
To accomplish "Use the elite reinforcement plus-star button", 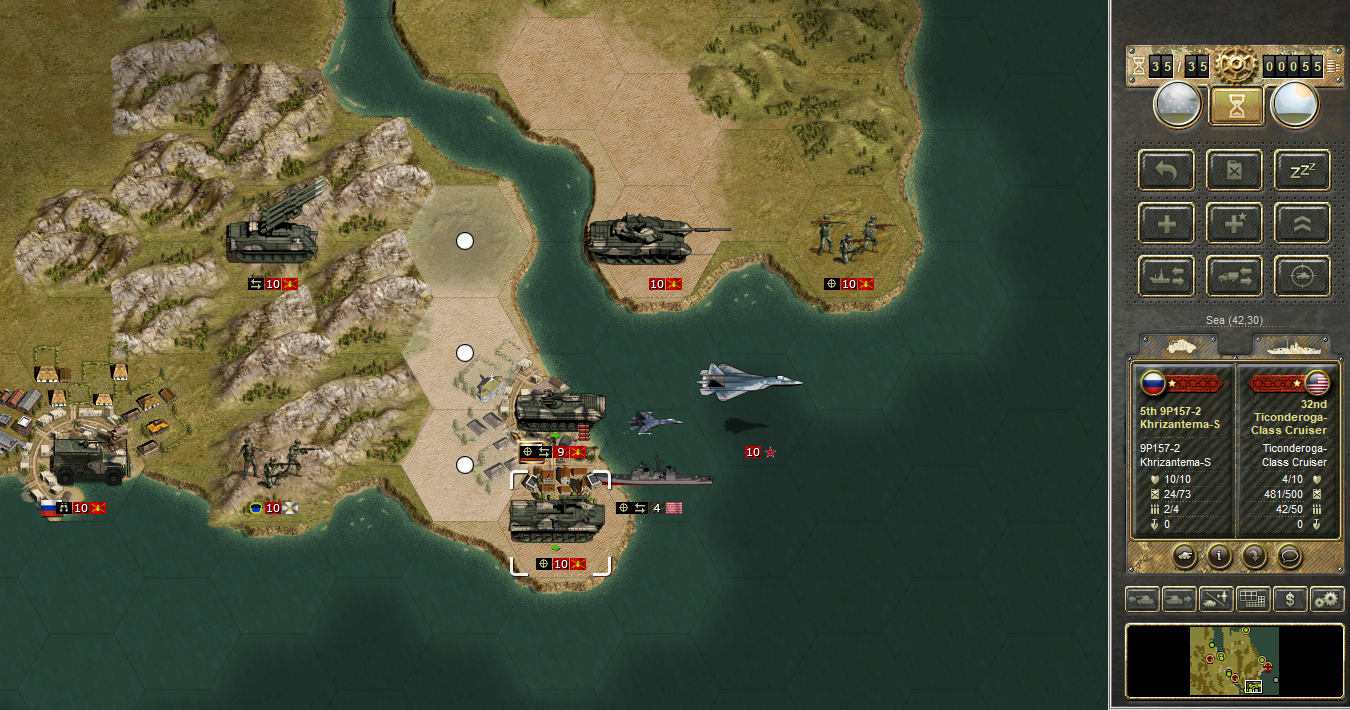I will coord(1235,224).
